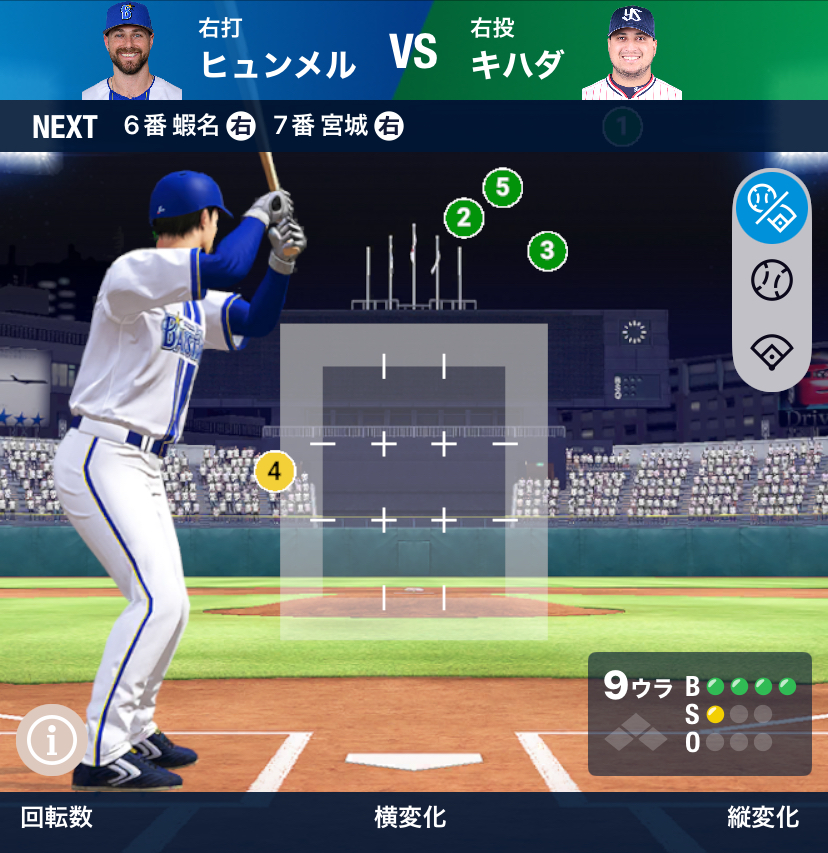Switch to the baseball diamond field view
The height and width of the screenshot is (853, 828).
tap(772, 352)
